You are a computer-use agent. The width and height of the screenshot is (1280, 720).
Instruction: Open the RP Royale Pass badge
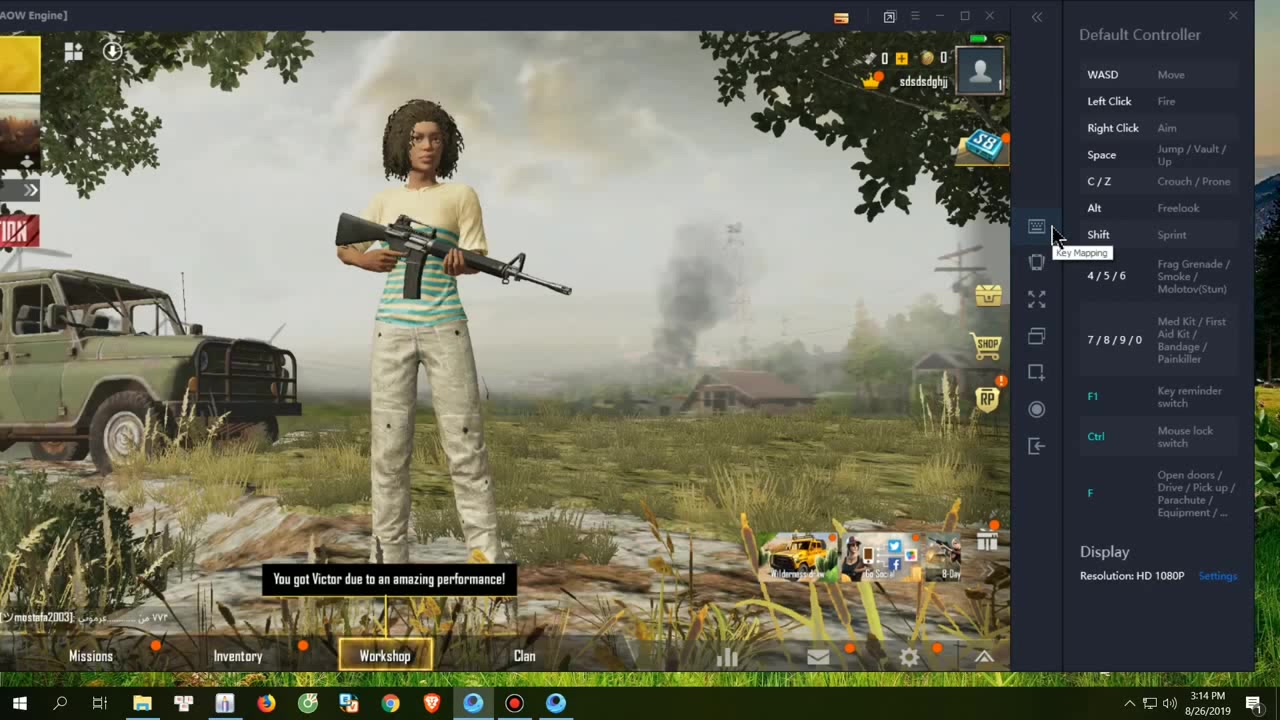(x=988, y=399)
